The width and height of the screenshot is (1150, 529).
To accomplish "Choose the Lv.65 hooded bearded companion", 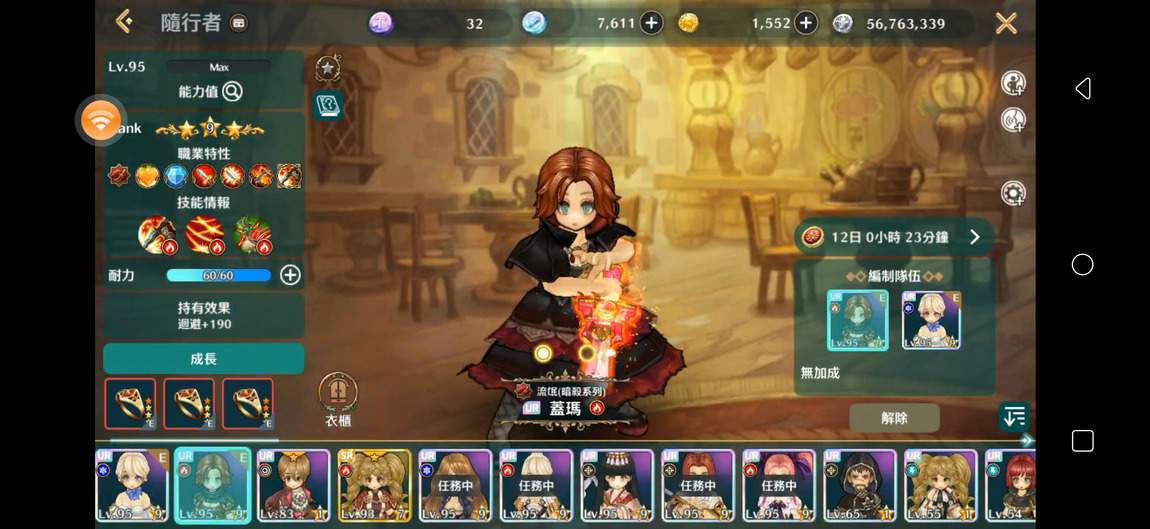I will tap(859, 485).
